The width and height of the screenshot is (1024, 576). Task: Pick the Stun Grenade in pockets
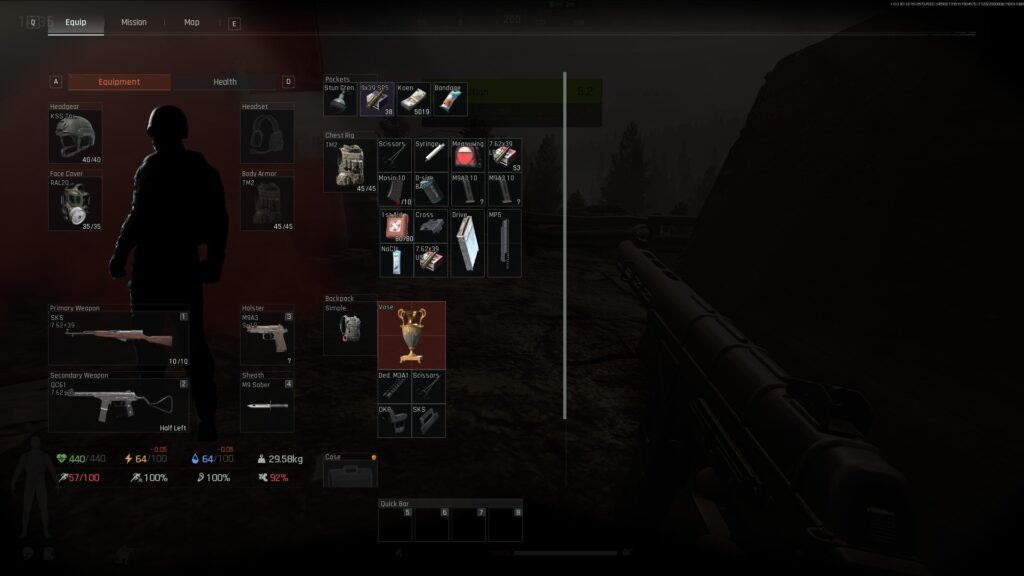pos(340,100)
